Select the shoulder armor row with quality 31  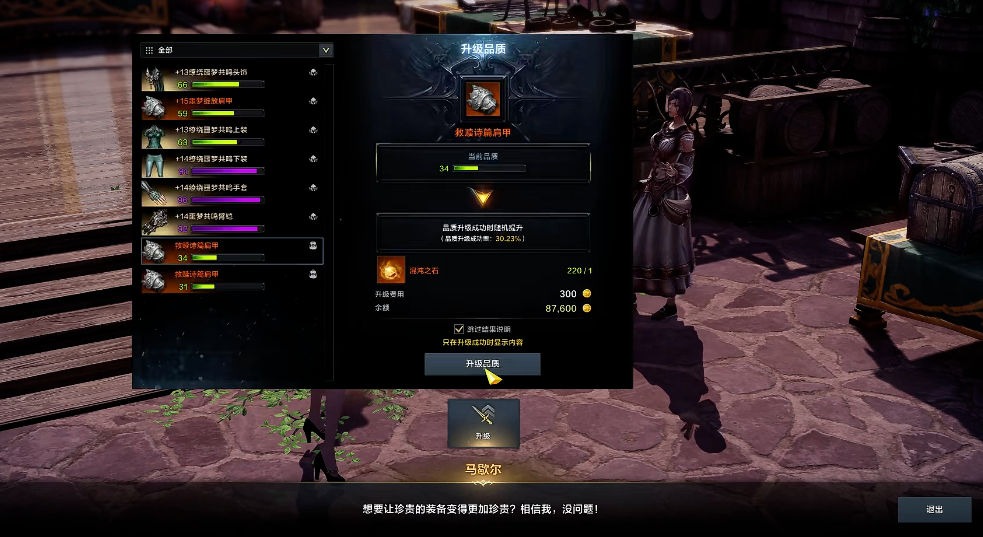pyautogui.click(x=232, y=279)
